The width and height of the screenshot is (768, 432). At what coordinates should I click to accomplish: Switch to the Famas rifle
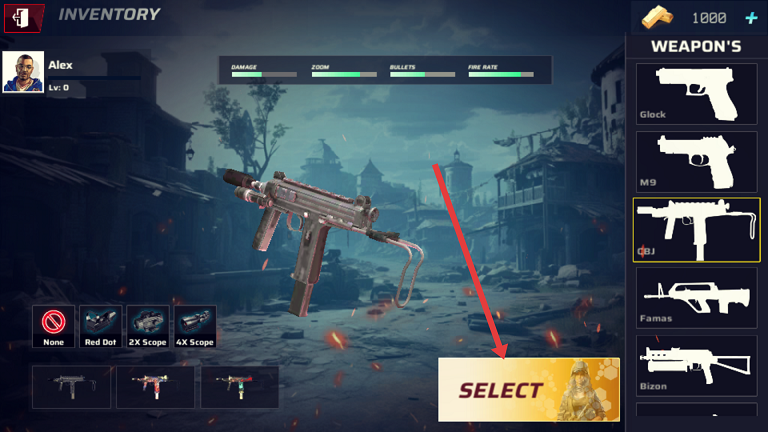(696, 297)
